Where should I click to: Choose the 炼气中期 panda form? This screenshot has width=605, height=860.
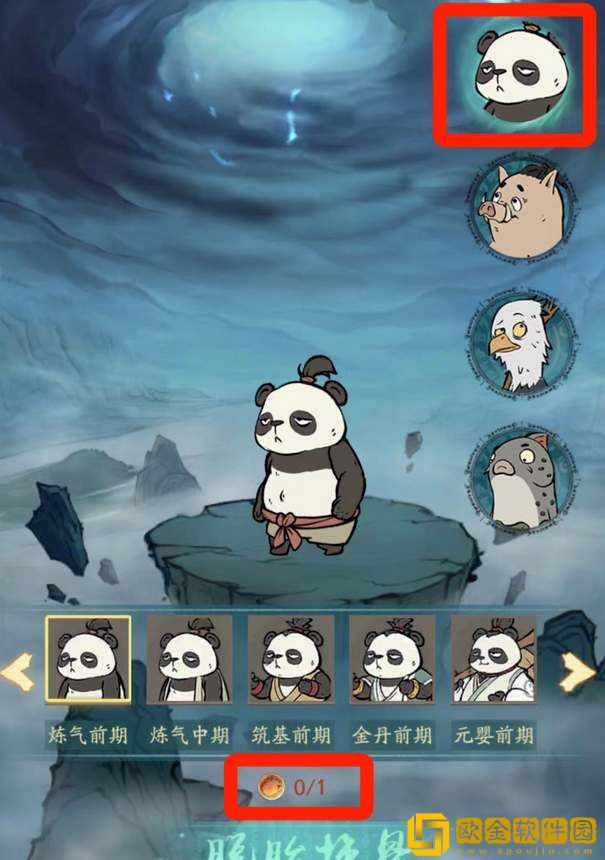click(x=190, y=658)
